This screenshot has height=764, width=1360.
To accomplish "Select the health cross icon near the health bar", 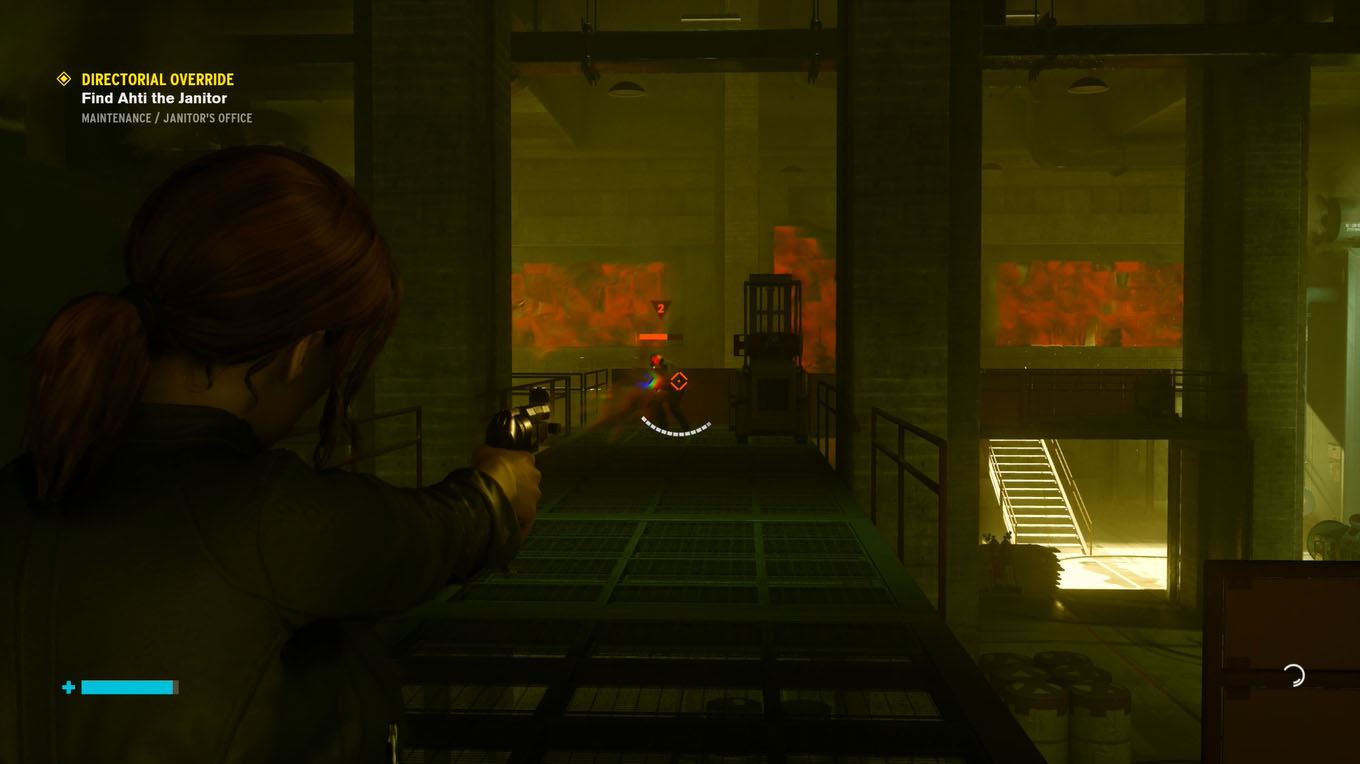I will point(66,687).
